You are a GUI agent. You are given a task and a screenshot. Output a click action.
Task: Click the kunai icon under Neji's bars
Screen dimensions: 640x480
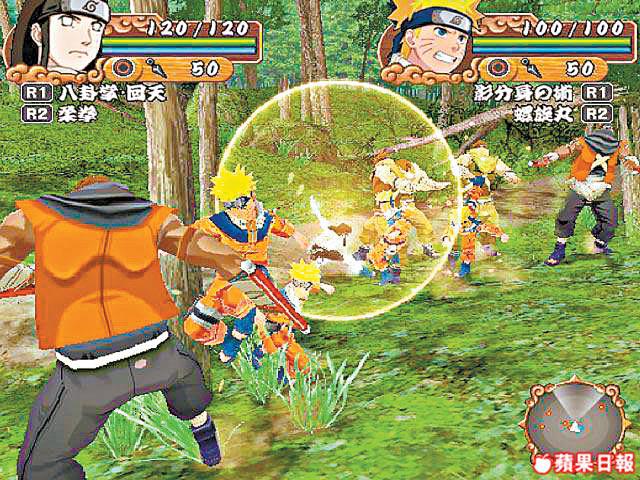coord(161,69)
